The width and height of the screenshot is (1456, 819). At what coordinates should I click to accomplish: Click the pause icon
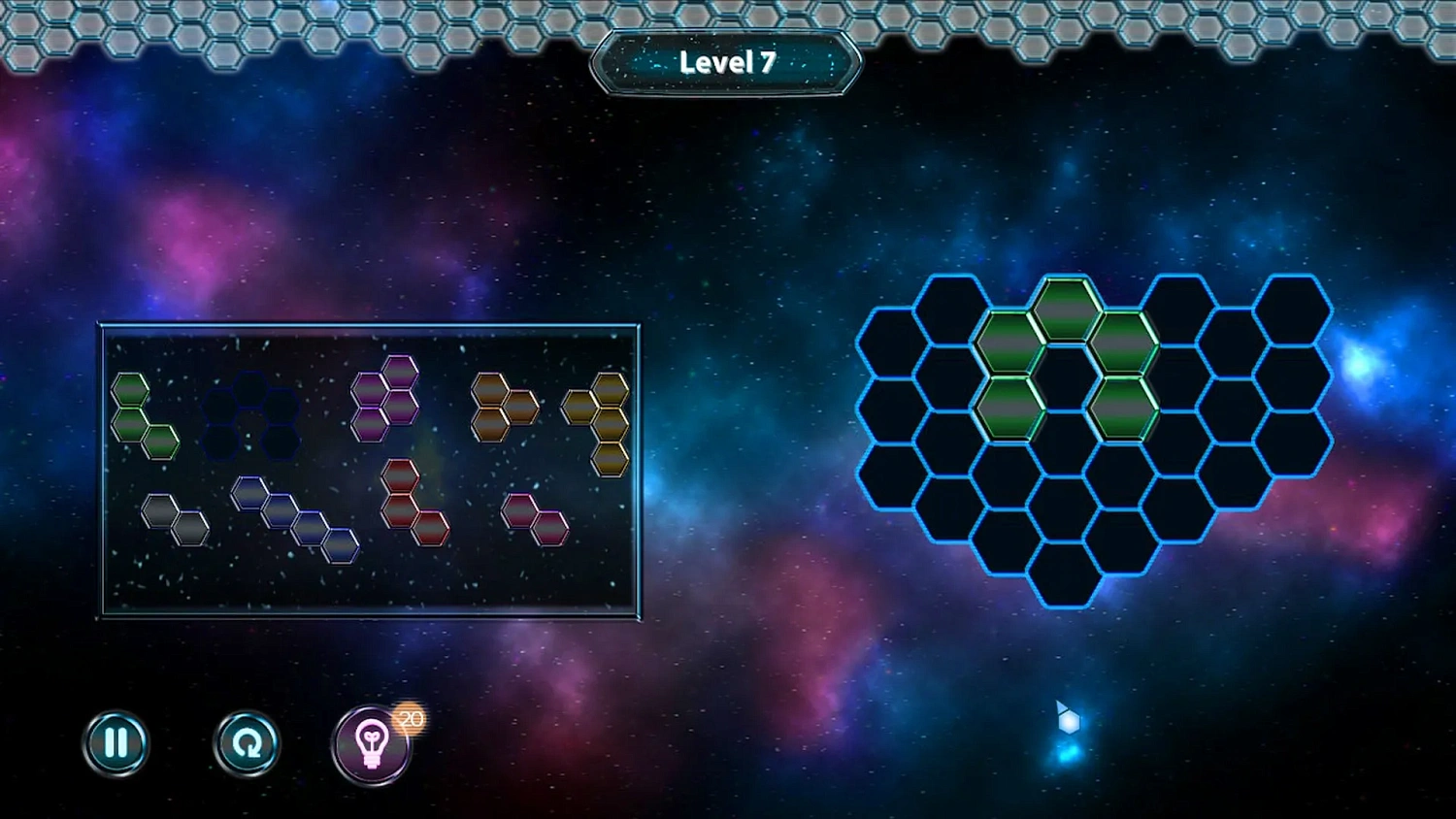tap(116, 742)
